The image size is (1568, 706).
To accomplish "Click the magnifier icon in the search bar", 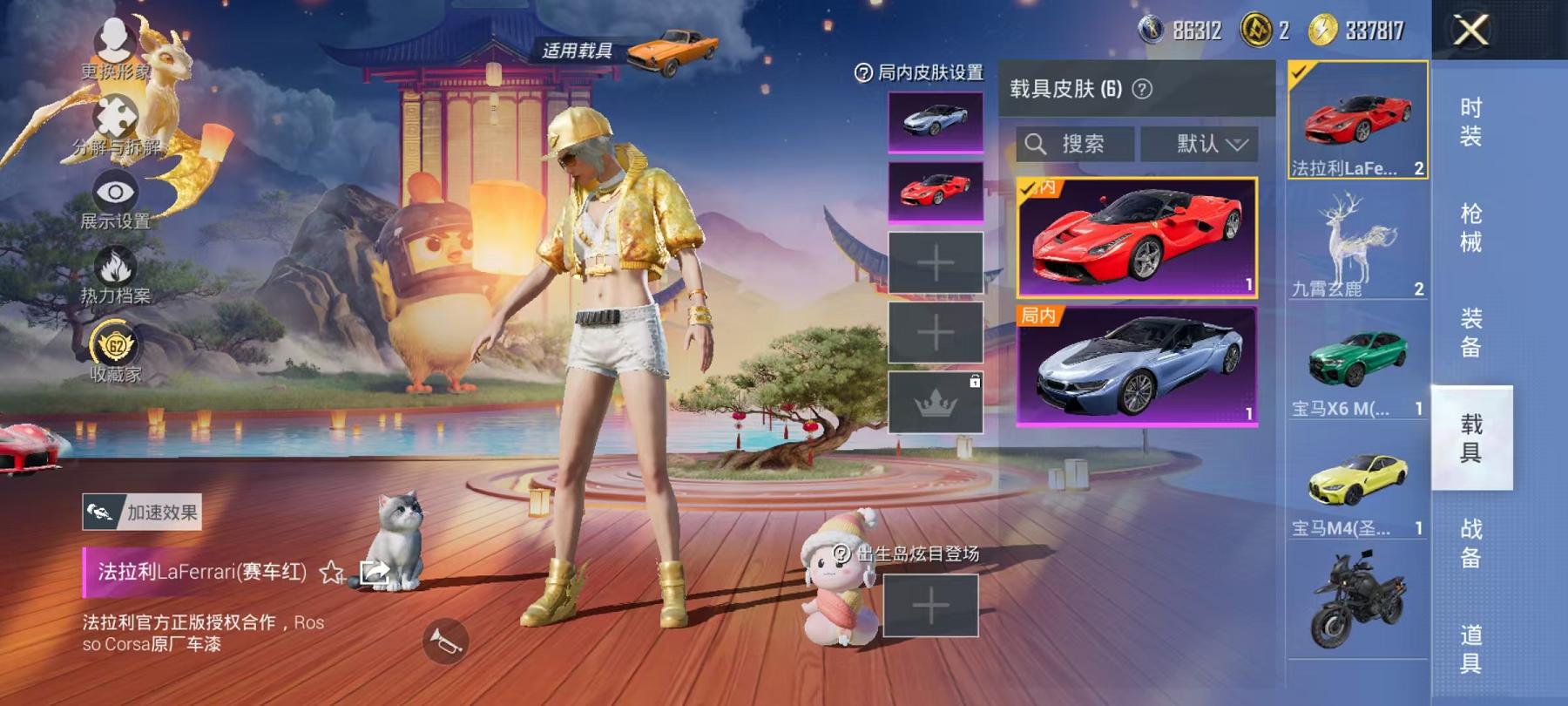I will pos(1037,145).
